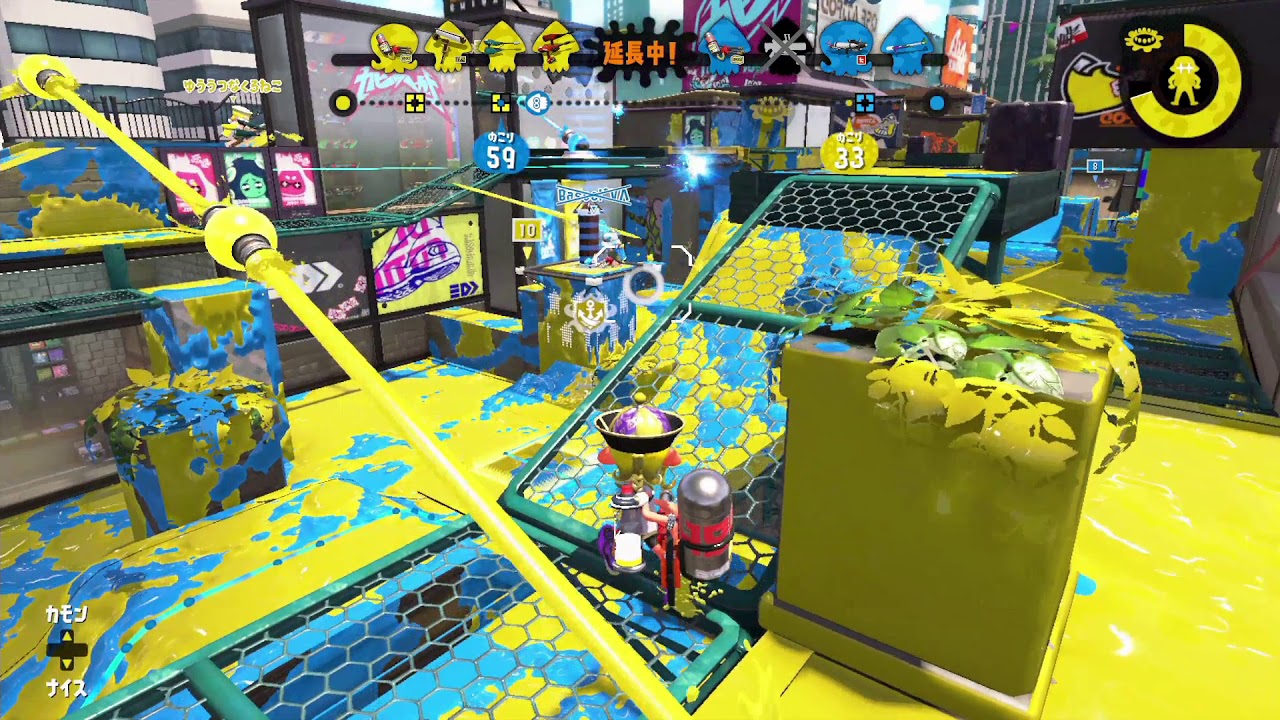Click the blue squid tower marker on the progress track

(538, 101)
